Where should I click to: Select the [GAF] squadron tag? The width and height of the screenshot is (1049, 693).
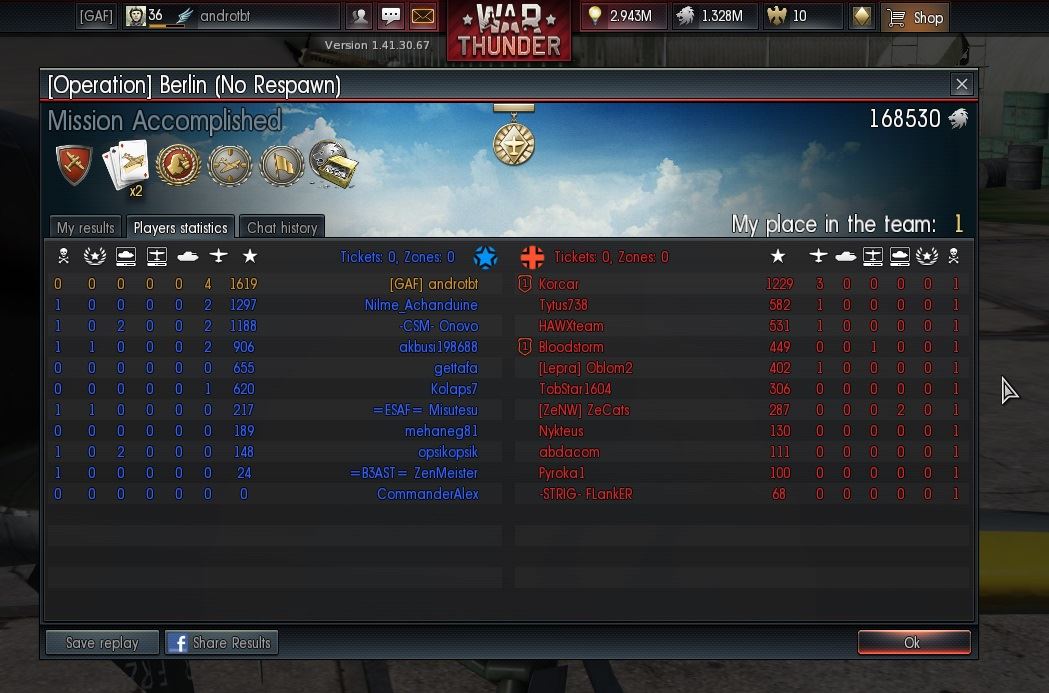coord(96,17)
